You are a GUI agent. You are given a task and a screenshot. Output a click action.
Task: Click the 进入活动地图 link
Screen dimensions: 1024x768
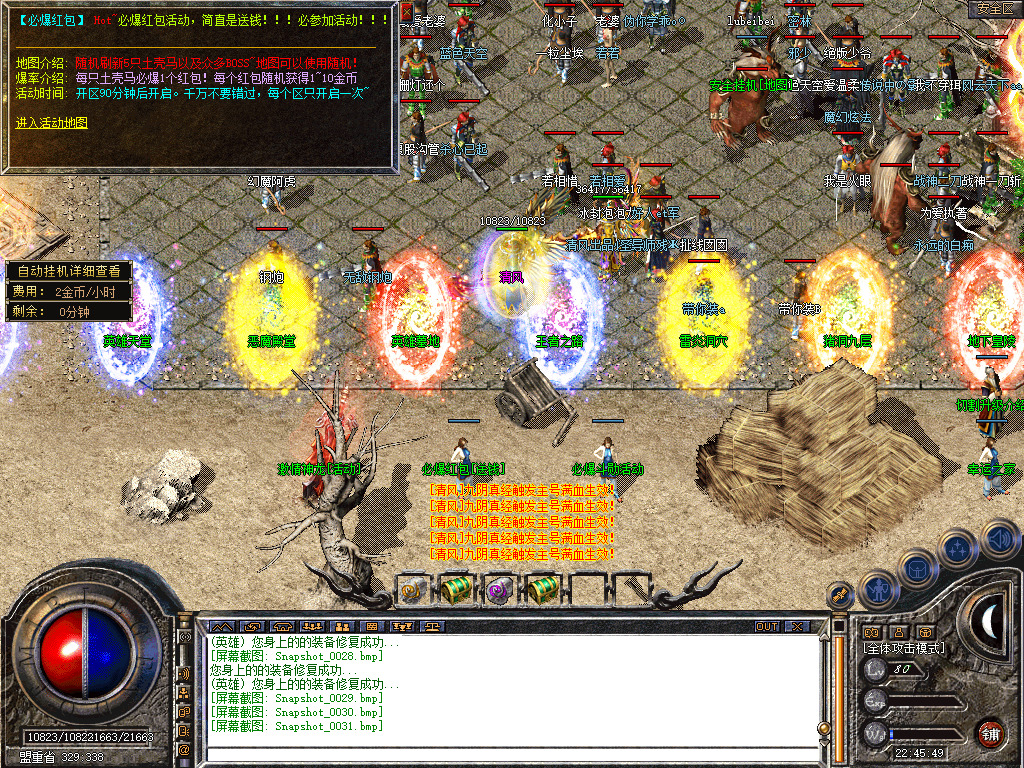tap(52, 122)
